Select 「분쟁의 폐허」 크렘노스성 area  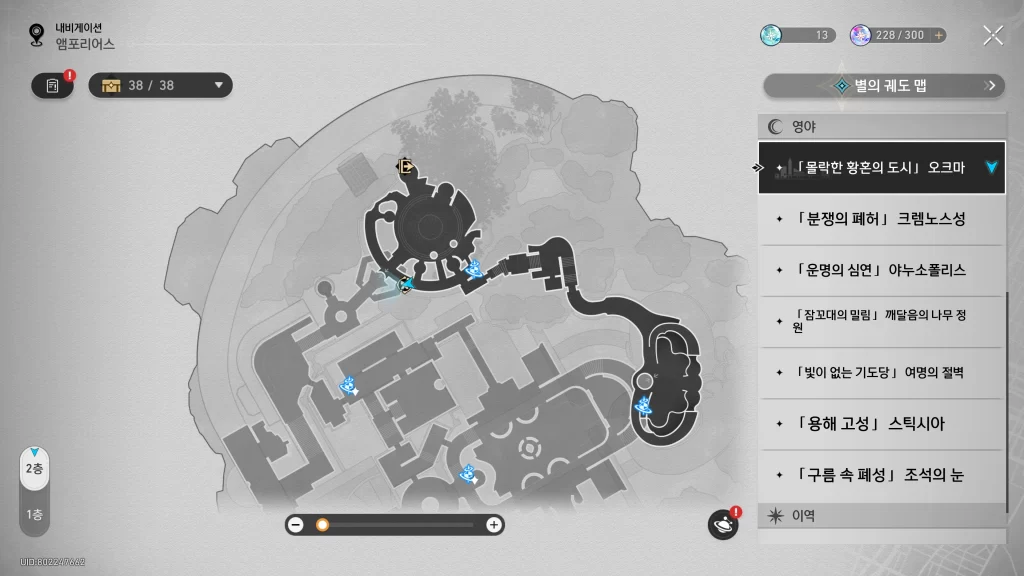point(880,218)
